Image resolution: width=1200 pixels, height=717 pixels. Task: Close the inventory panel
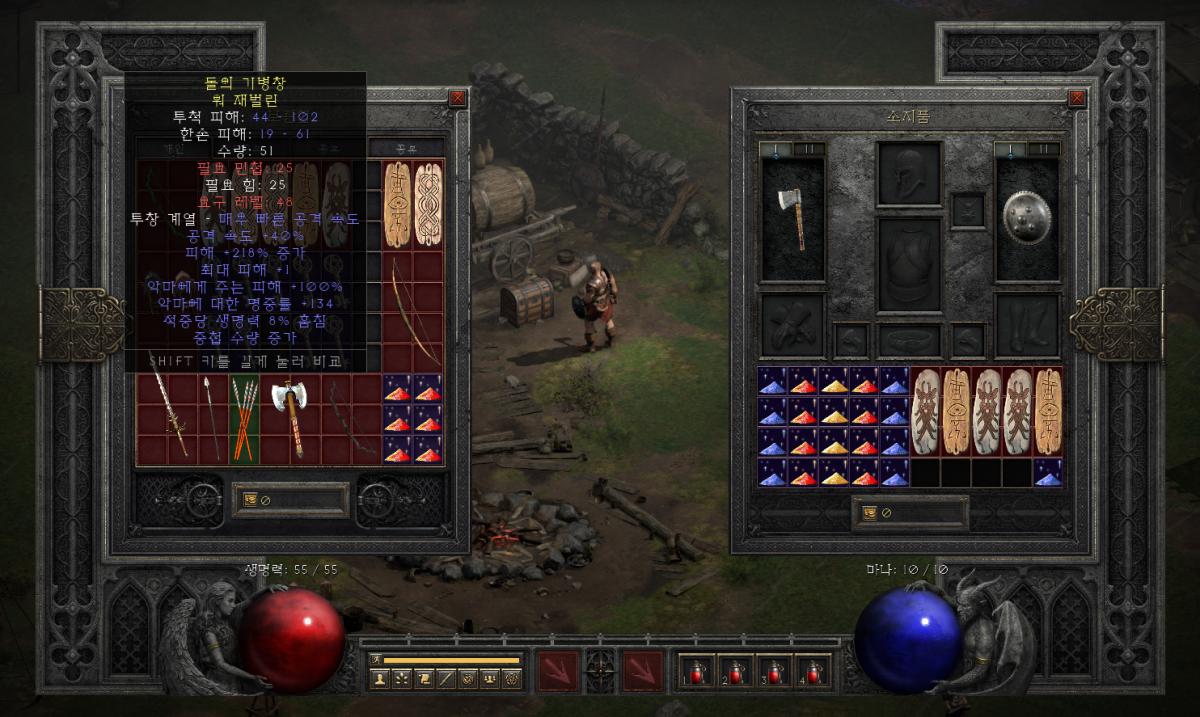tap(1077, 98)
